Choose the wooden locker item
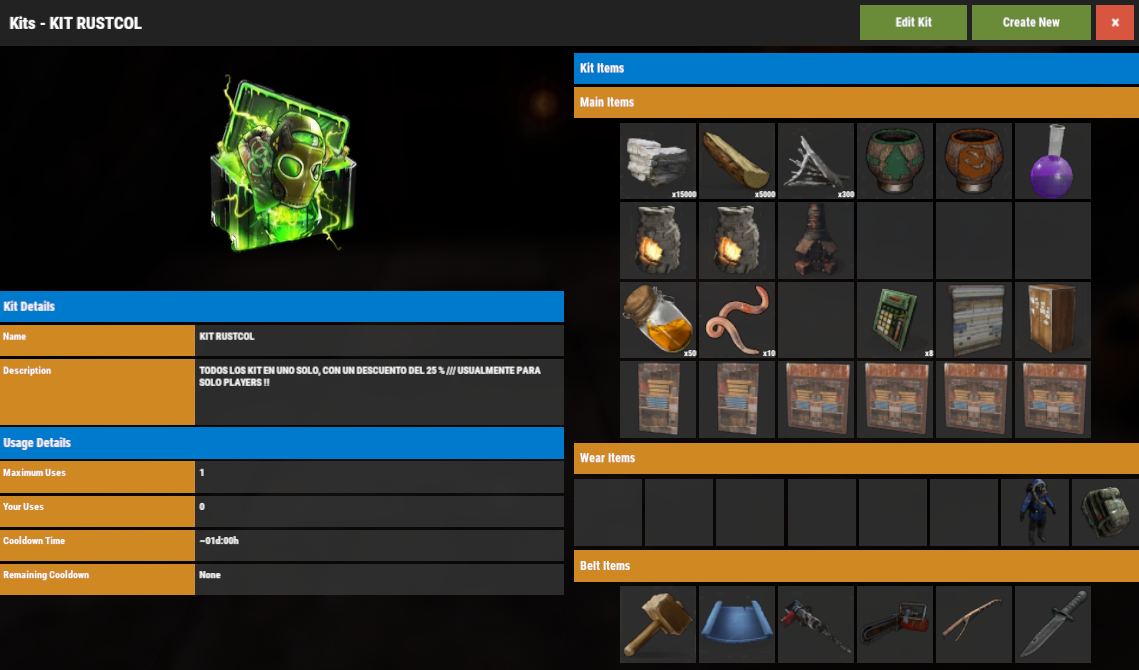 point(1053,320)
